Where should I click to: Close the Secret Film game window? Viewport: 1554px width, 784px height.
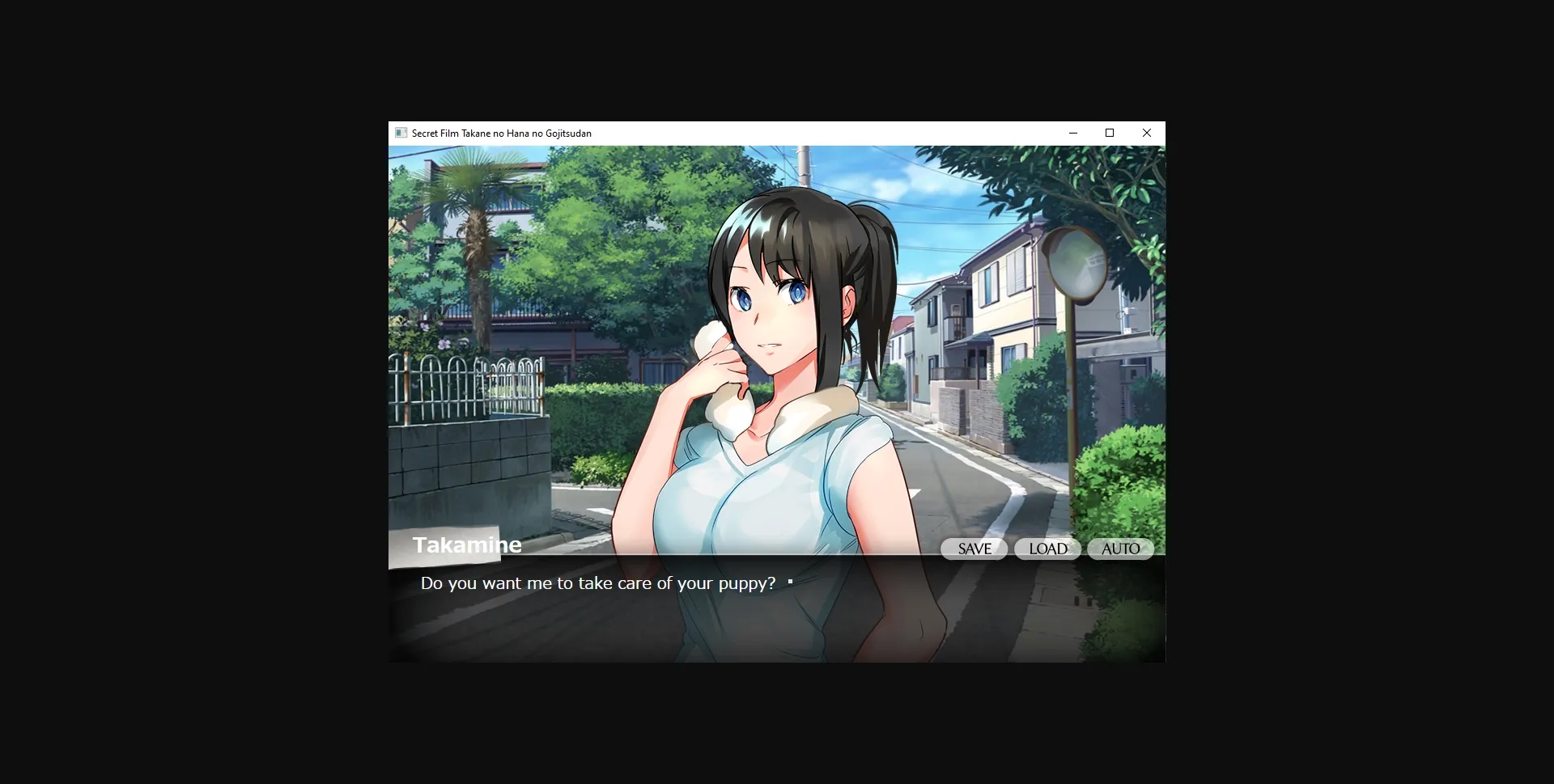click(x=1147, y=133)
